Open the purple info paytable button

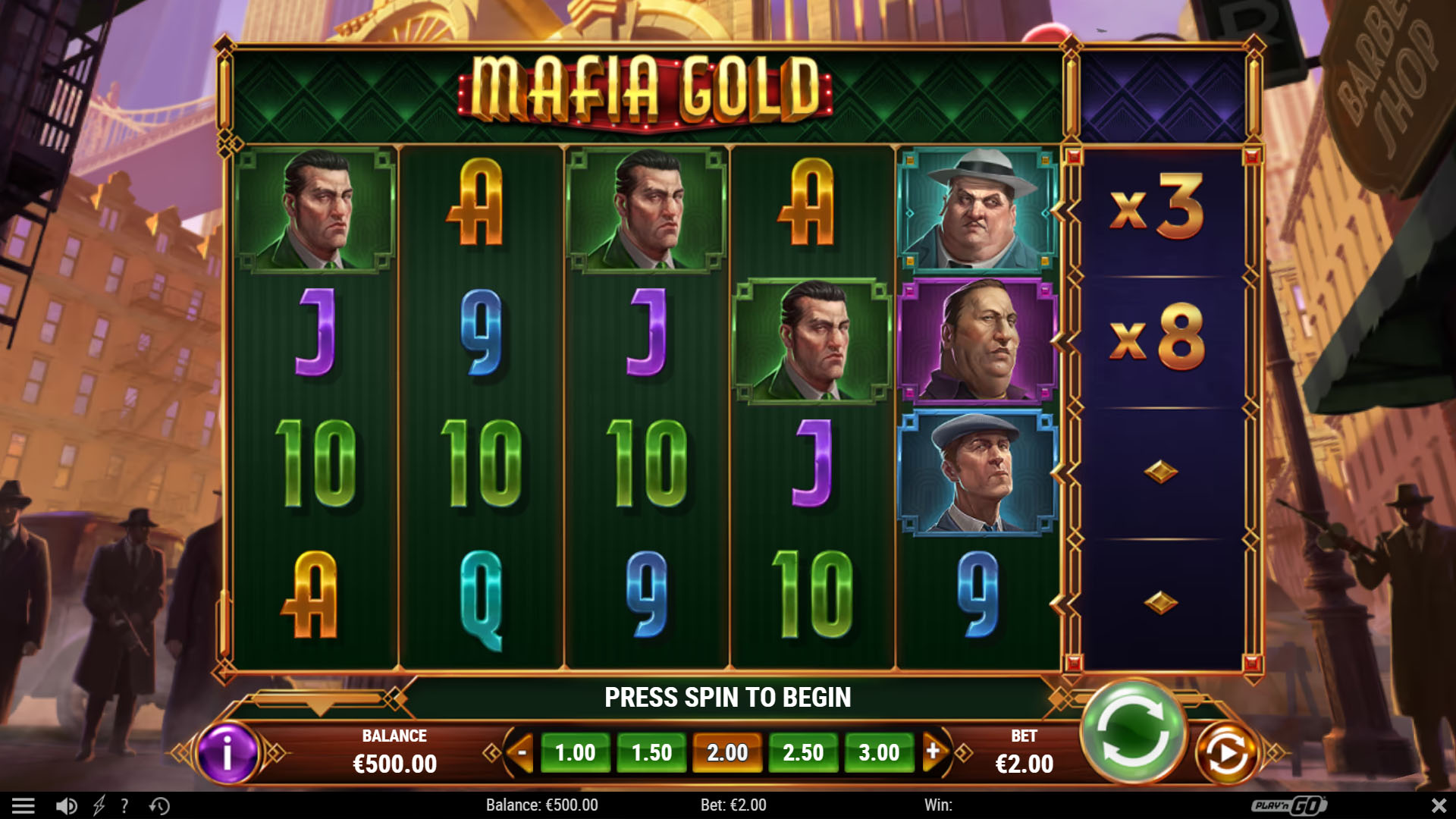point(227,753)
